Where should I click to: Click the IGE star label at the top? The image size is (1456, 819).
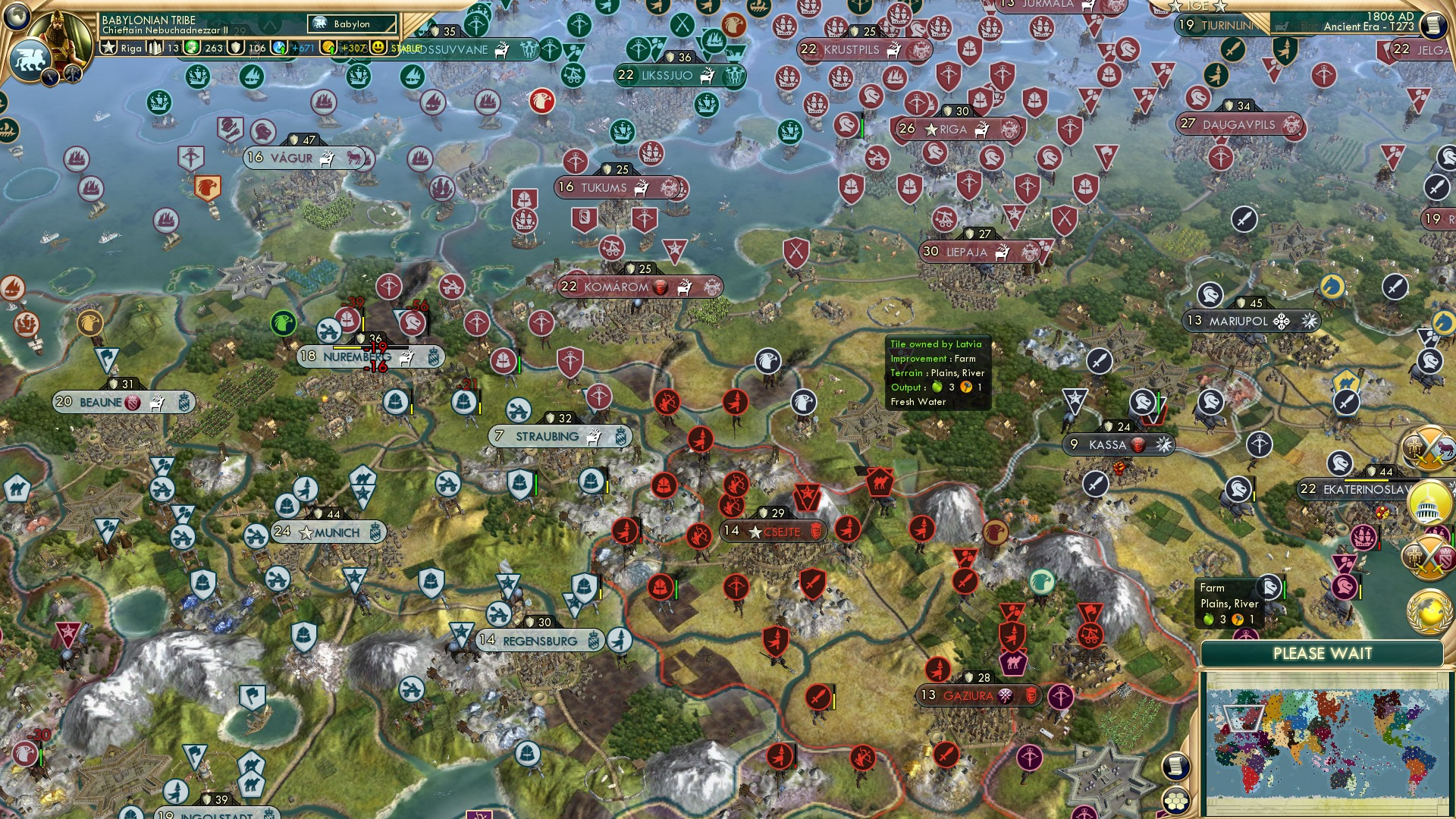point(1197,6)
